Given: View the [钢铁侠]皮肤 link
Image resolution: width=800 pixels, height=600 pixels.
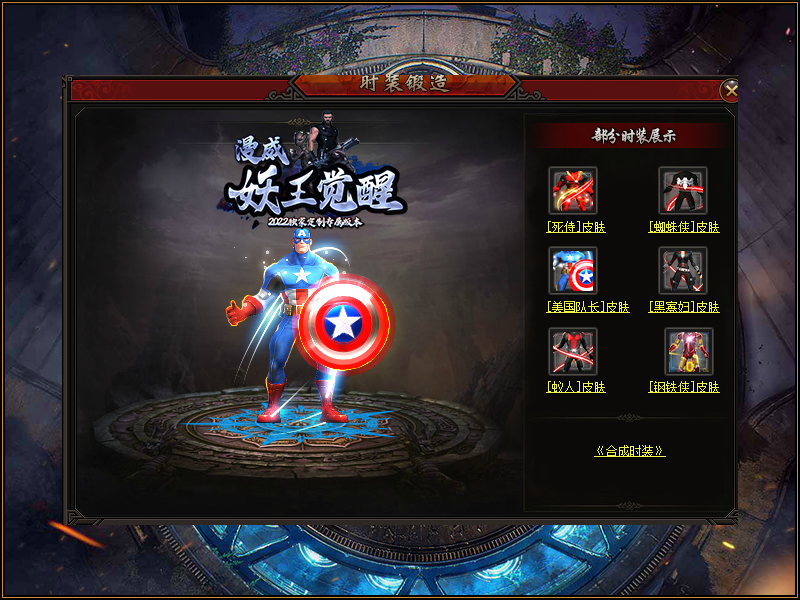Looking at the screenshot, I should click(x=684, y=387).
